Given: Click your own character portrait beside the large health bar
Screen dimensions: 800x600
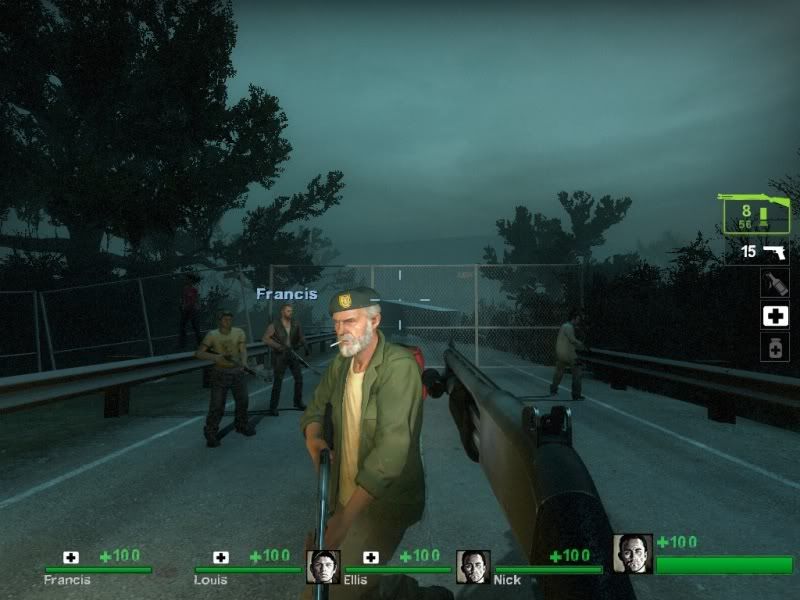Looking at the screenshot, I should [x=632, y=553].
